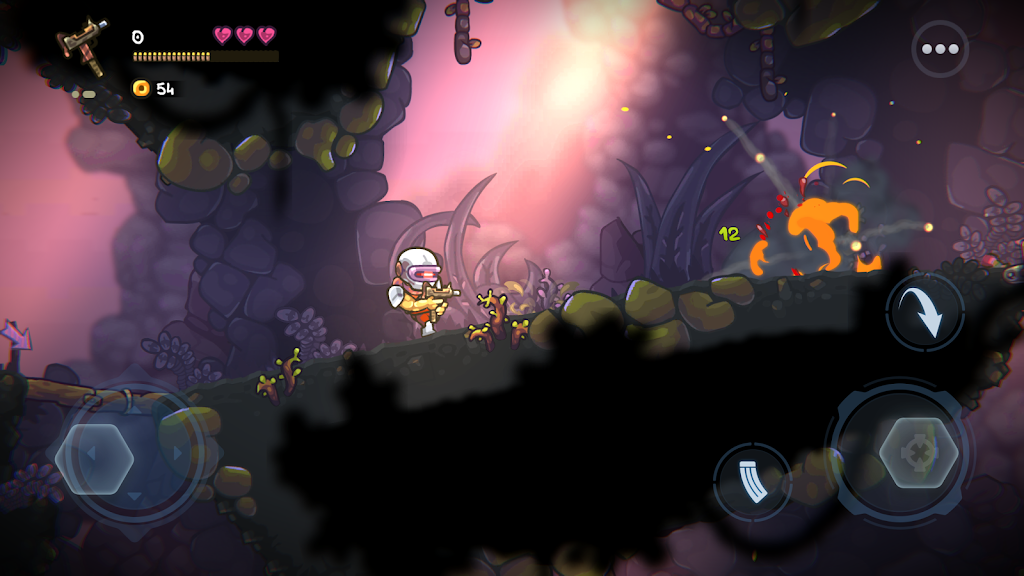Open the three-dots pause menu
1024x576 pixels.
tap(940, 49)
